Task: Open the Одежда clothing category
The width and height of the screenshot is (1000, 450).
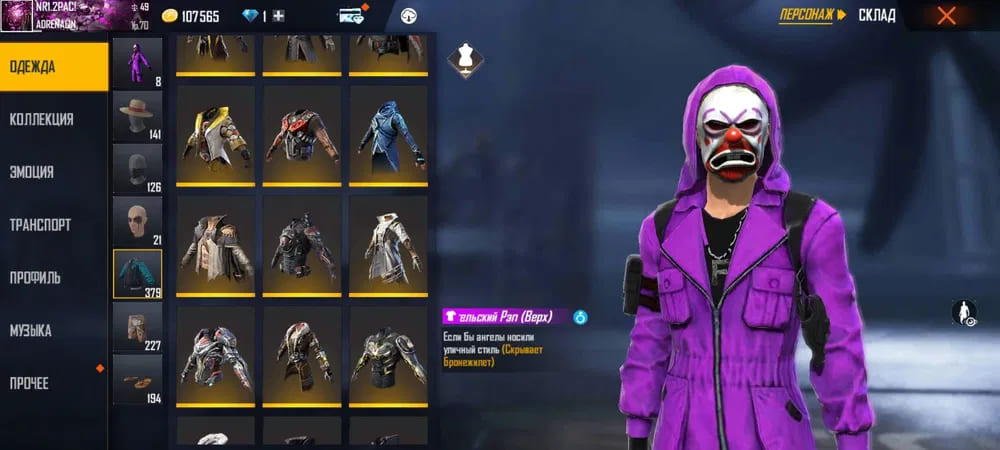Action: [x=54, y=67]
